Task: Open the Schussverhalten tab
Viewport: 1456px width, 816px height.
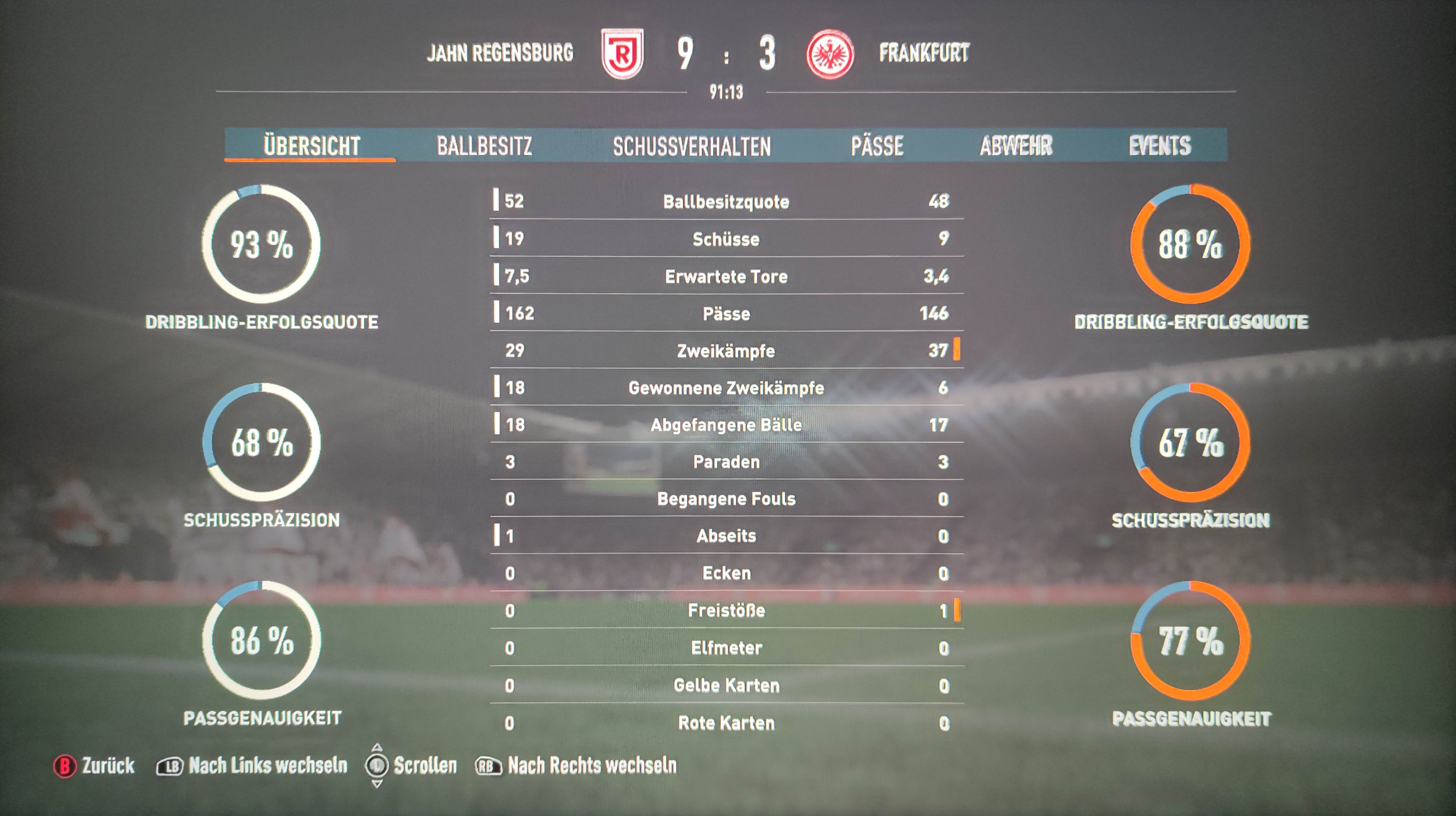Action: 692,146
